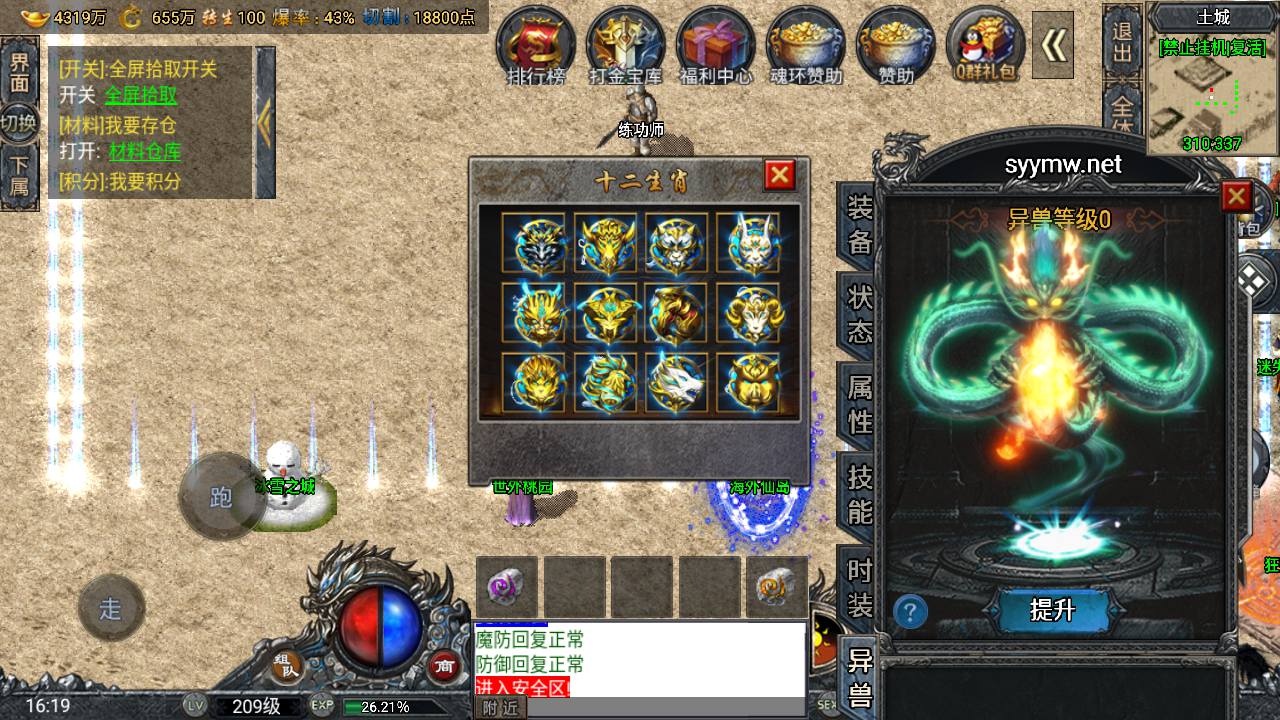
Task: Open the 排行榜 ranking icon
Action: point(536,45)
